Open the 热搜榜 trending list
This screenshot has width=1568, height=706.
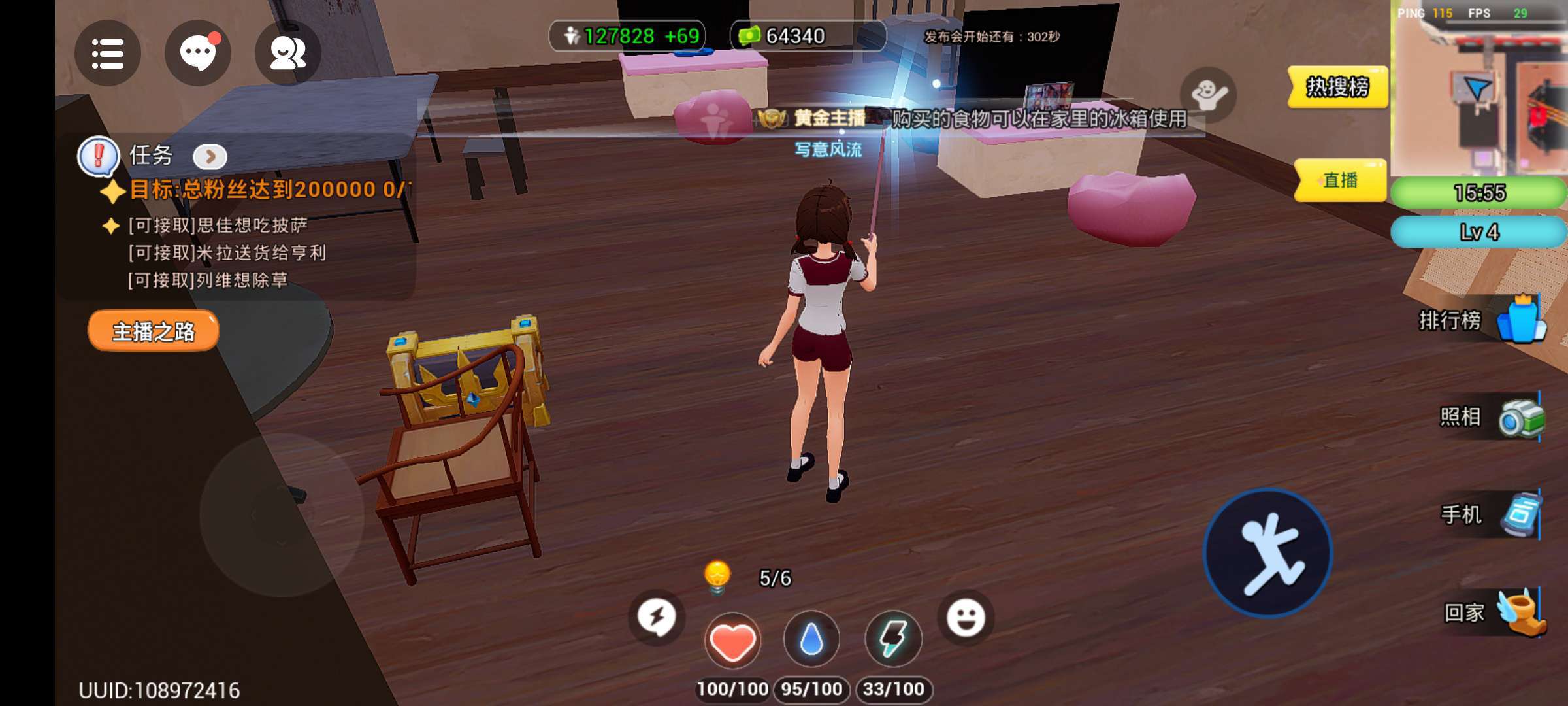click(1337, 87)
